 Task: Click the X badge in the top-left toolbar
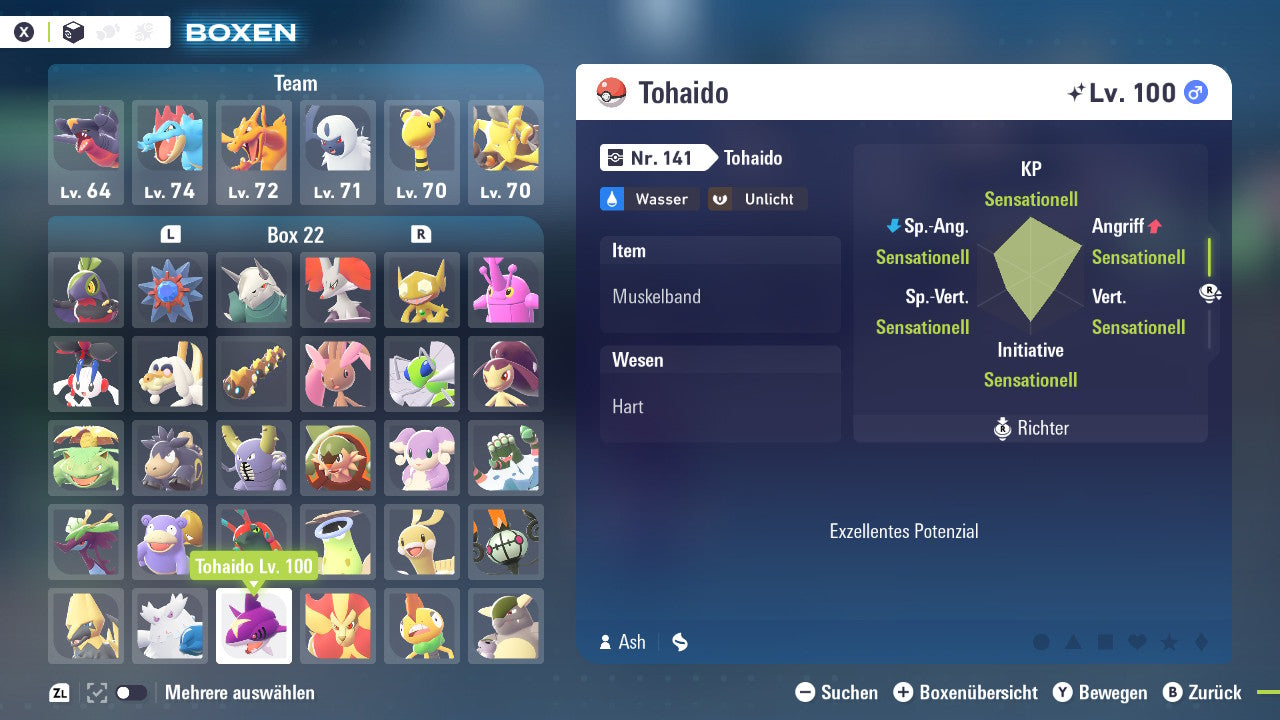(24, 31)
